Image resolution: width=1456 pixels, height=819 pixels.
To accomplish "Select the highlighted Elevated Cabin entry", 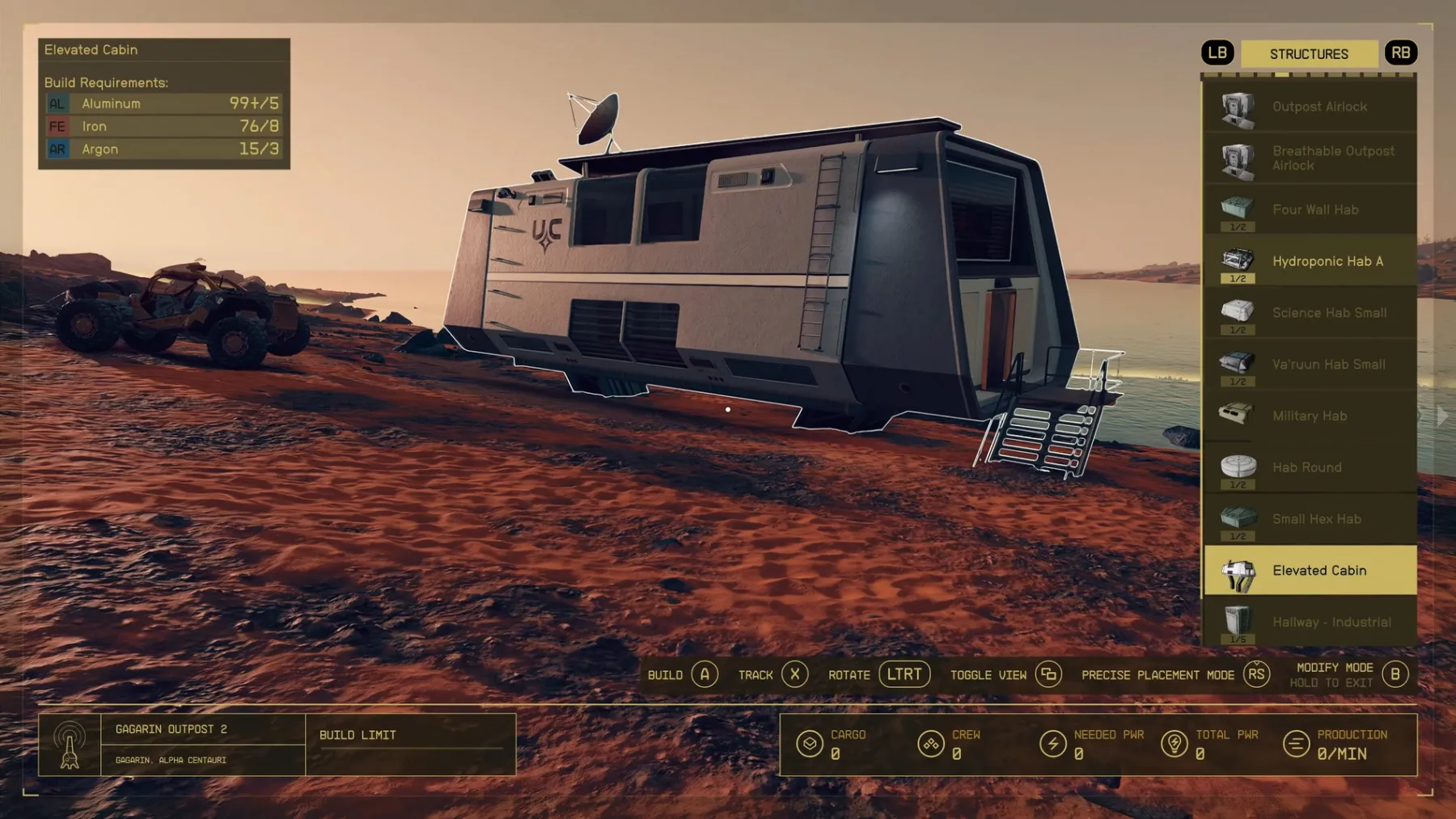I will 1310,571.
